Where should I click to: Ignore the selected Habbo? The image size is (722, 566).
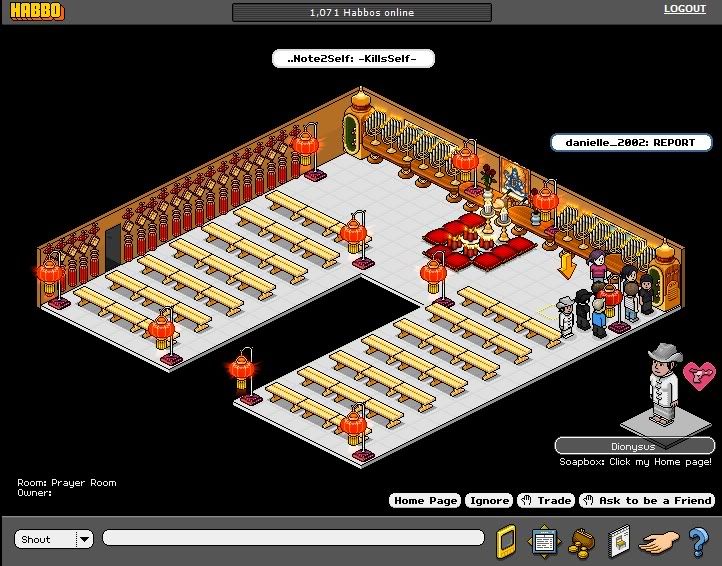(488, 500)
